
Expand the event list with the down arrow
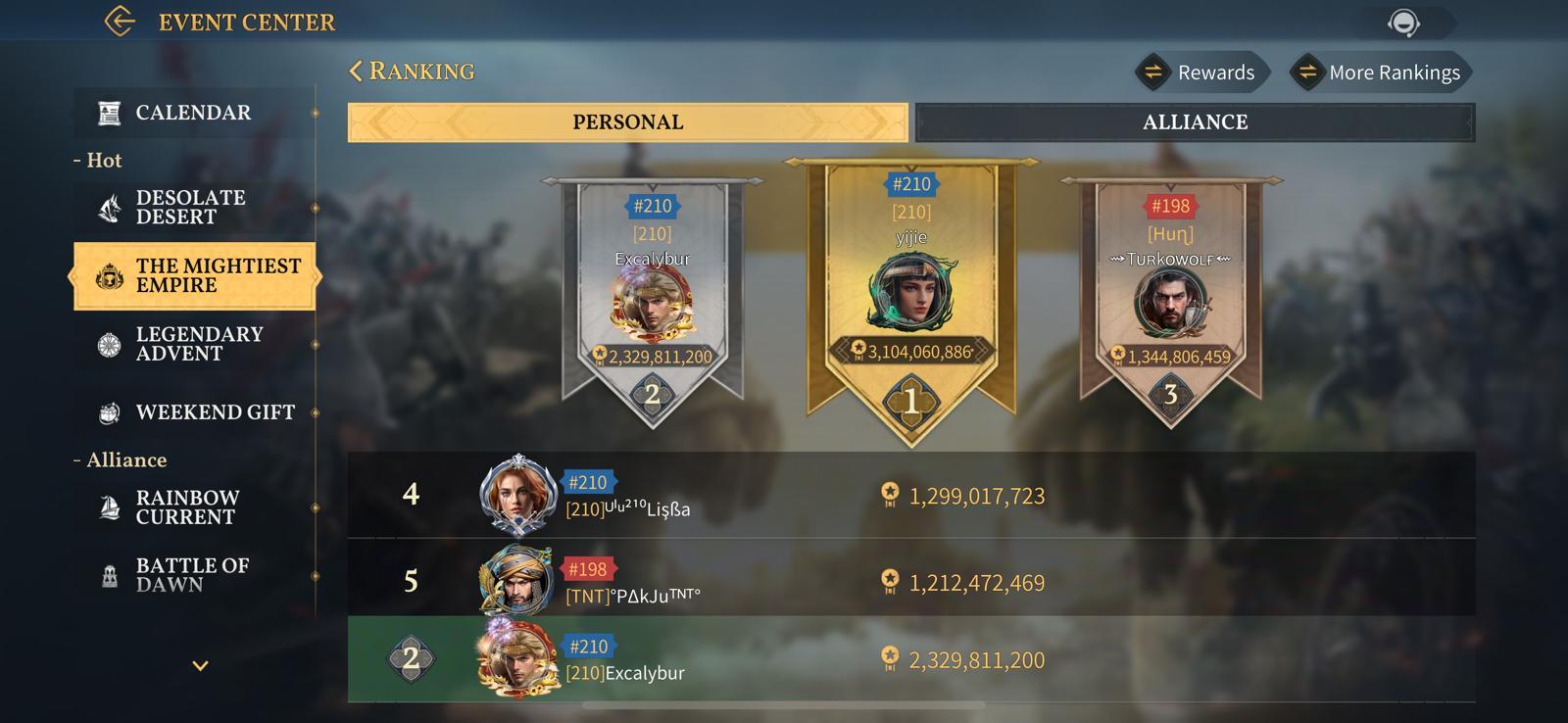click(x=200, y=666)
